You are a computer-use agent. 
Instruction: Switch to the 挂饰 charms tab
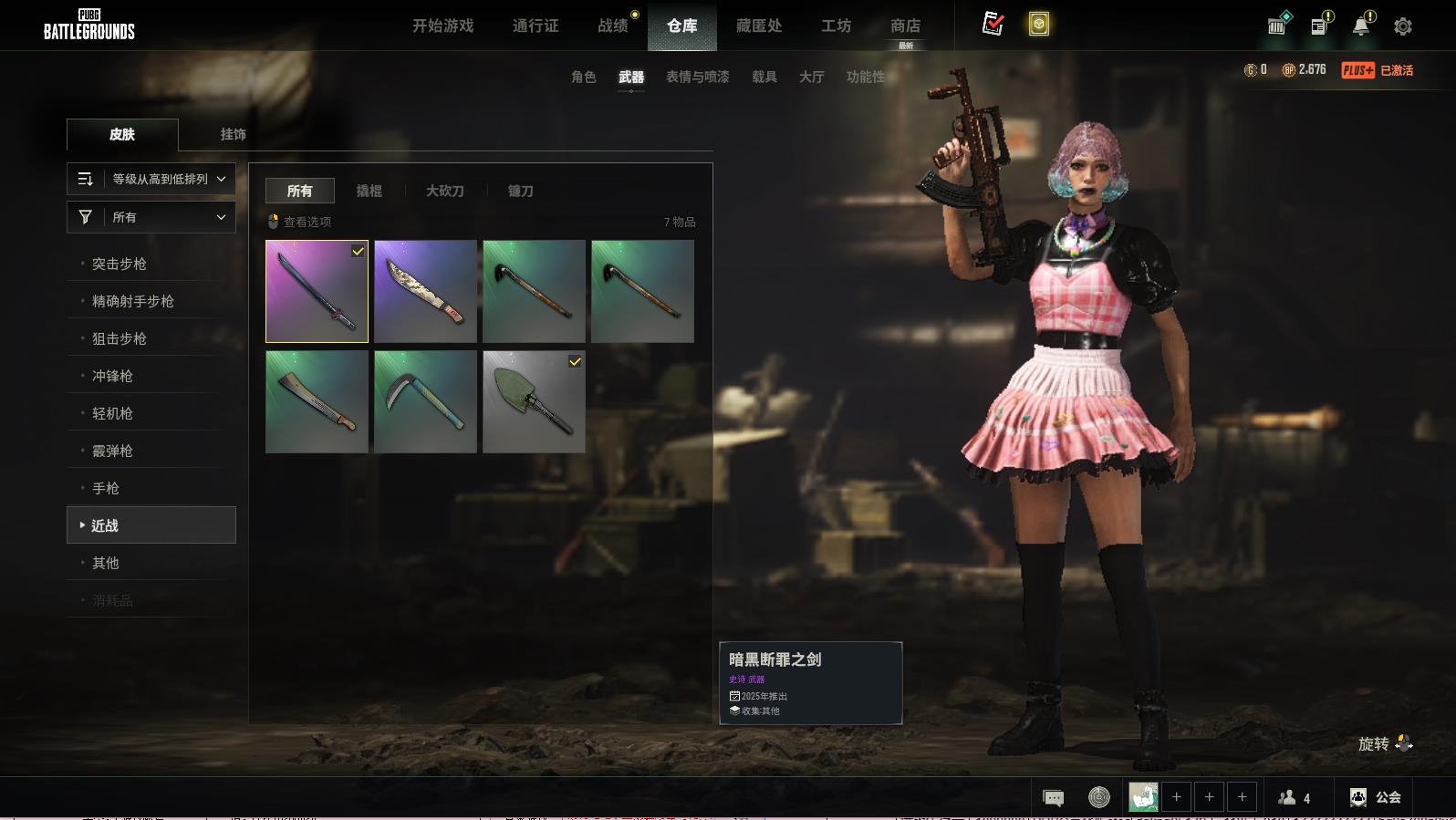coord(233,134)
